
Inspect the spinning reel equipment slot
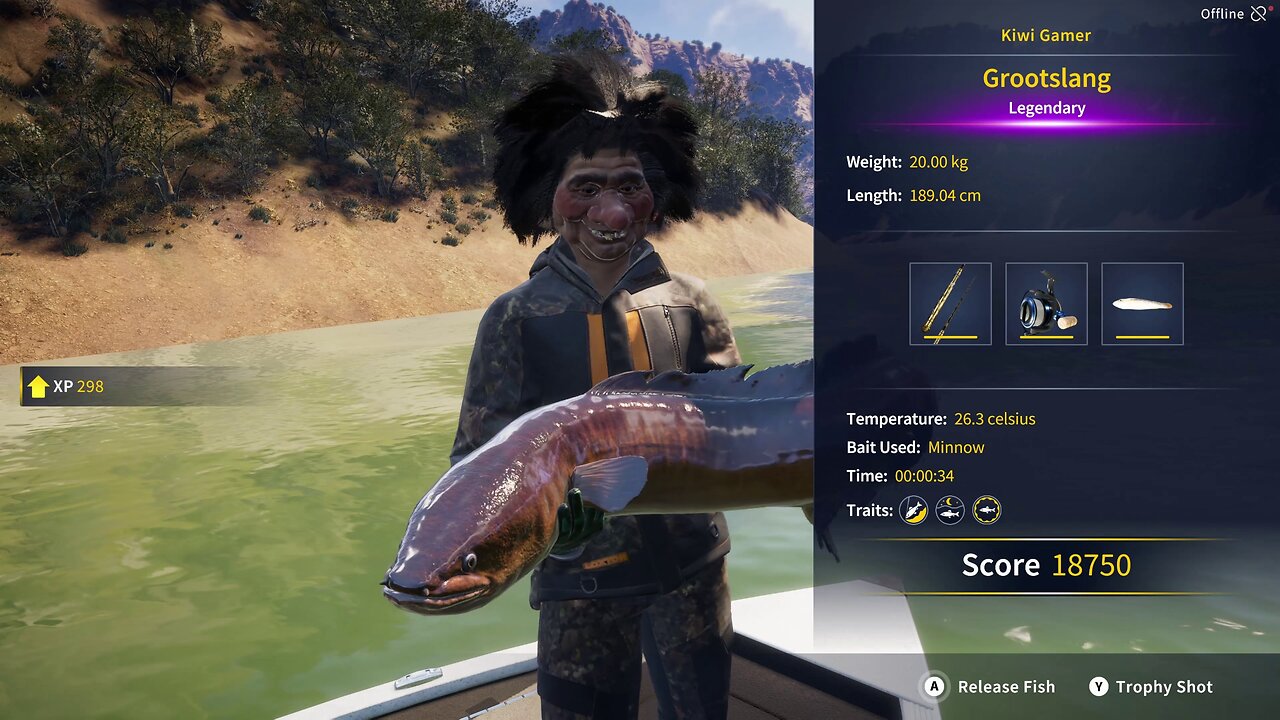1046,304
